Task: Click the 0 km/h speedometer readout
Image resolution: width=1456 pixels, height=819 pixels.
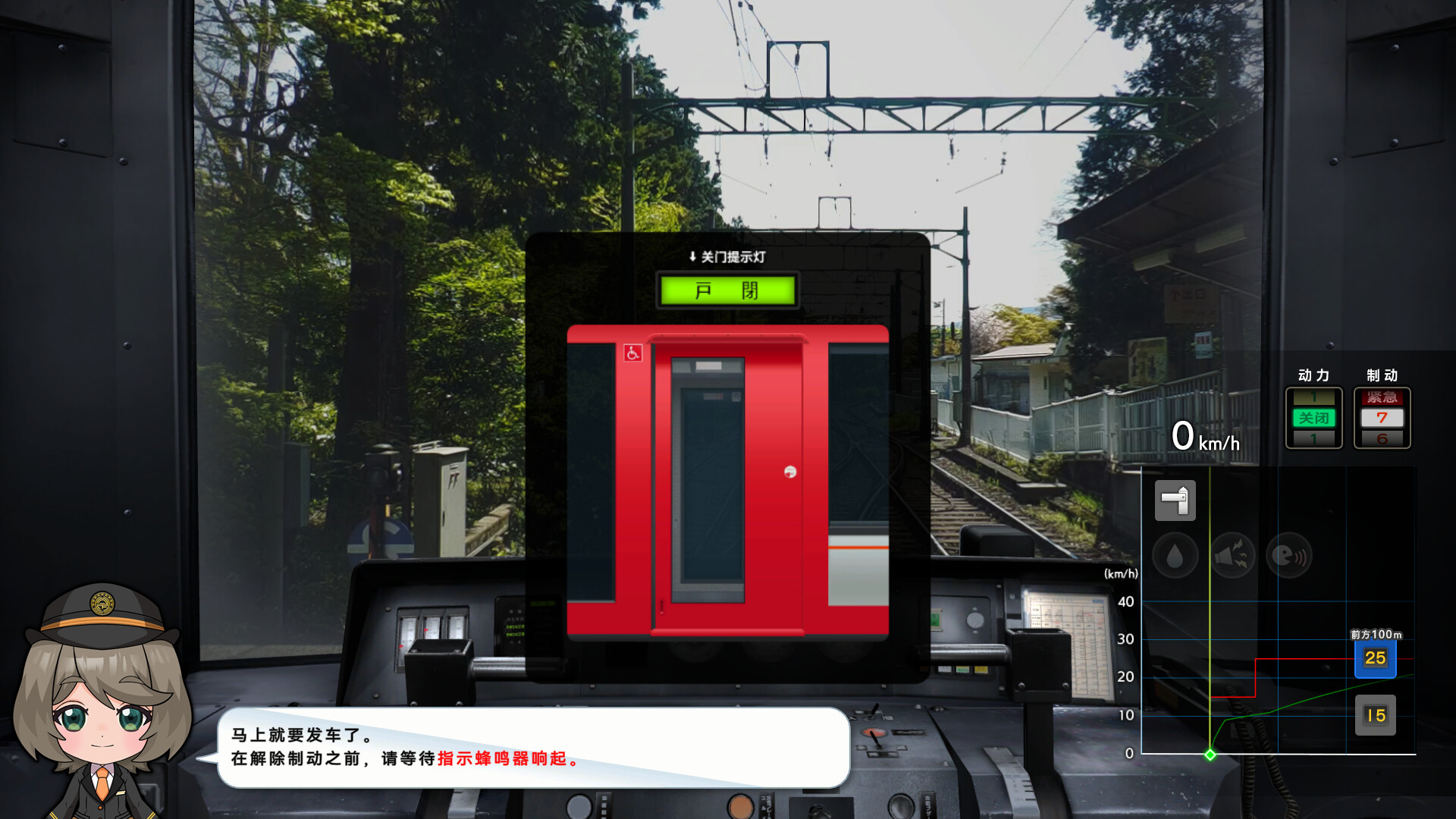Action: [x=1204, y=436]
